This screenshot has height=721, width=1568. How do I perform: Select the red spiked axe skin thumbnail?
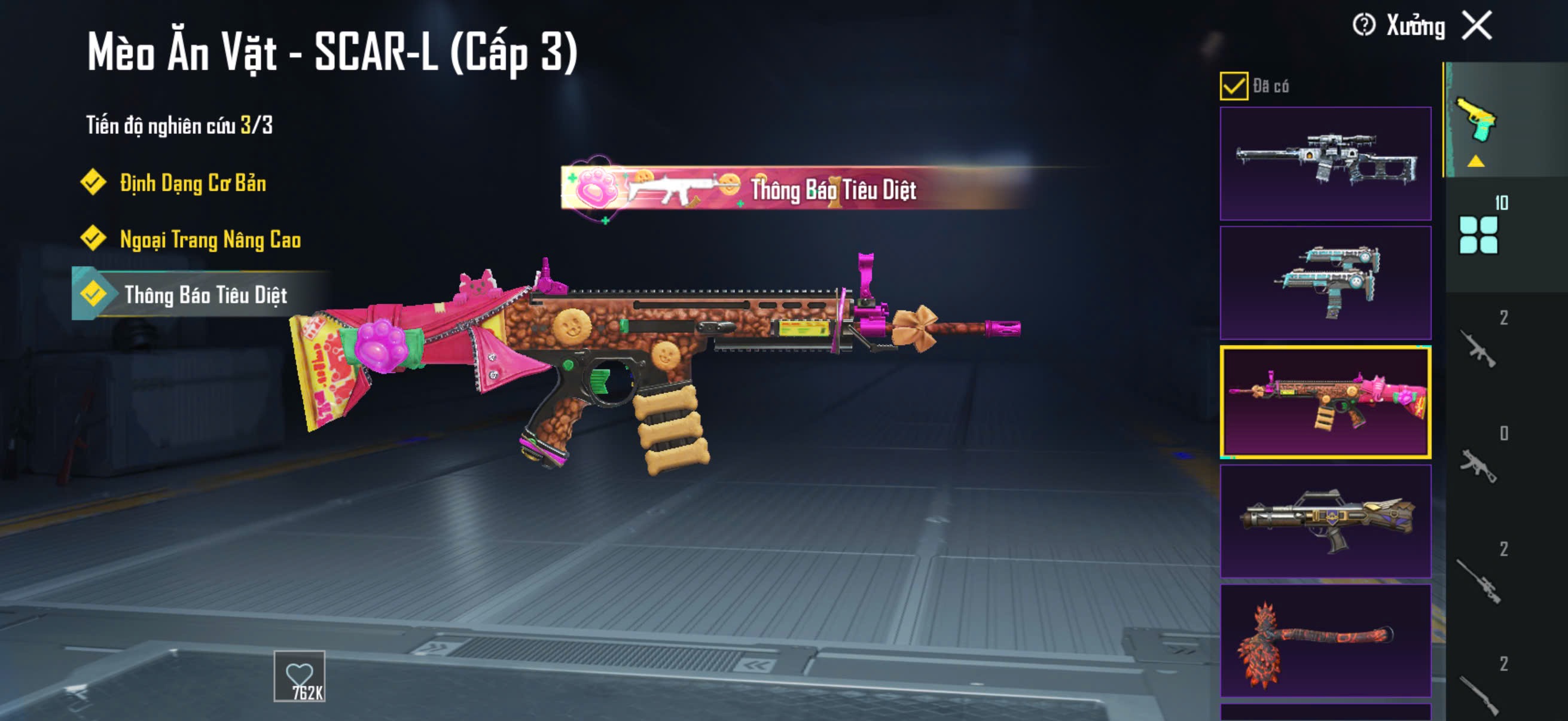(x=1325, y=641)
